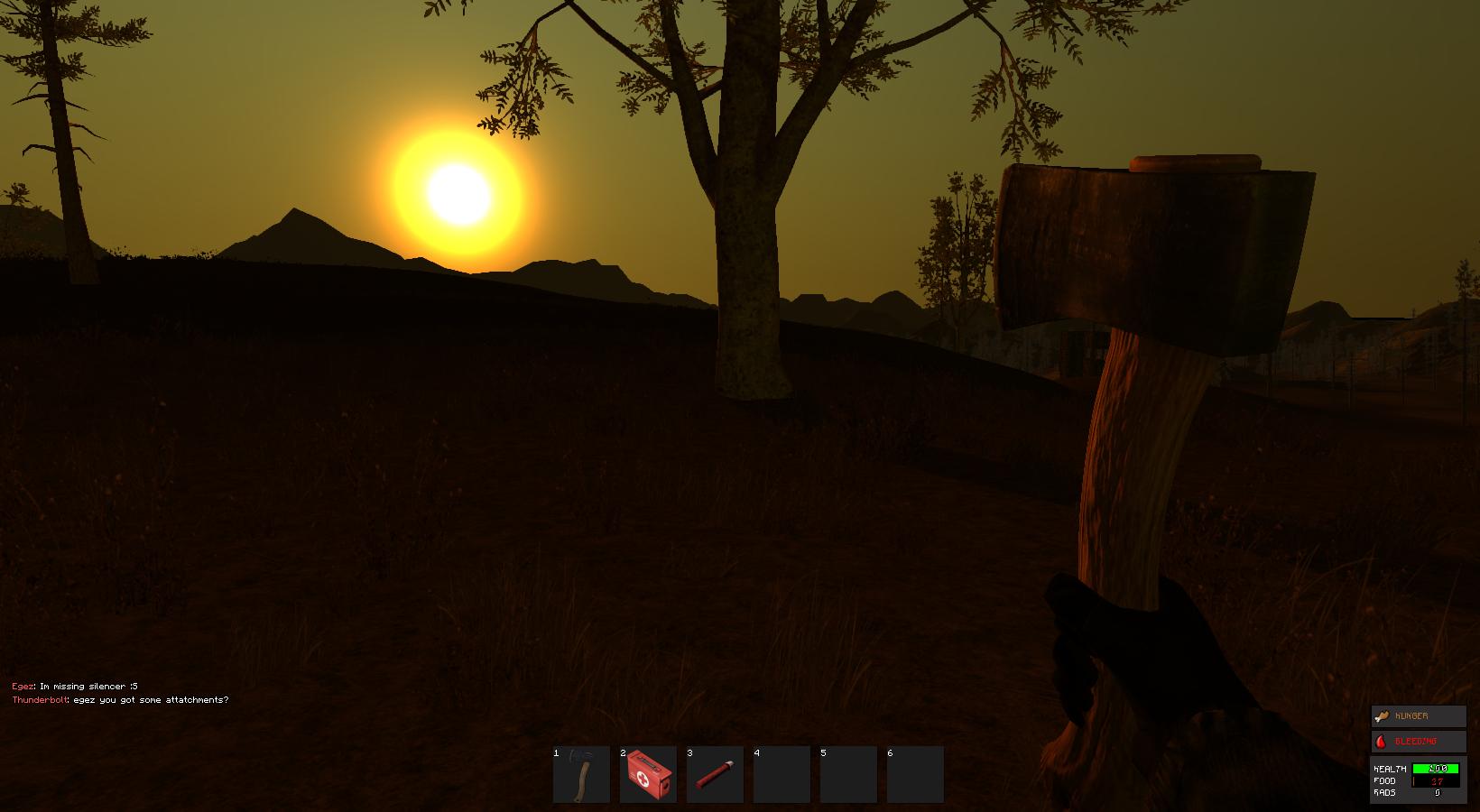
Task: Click Egez's chat message about missing silencer
Action: point(75,686)
